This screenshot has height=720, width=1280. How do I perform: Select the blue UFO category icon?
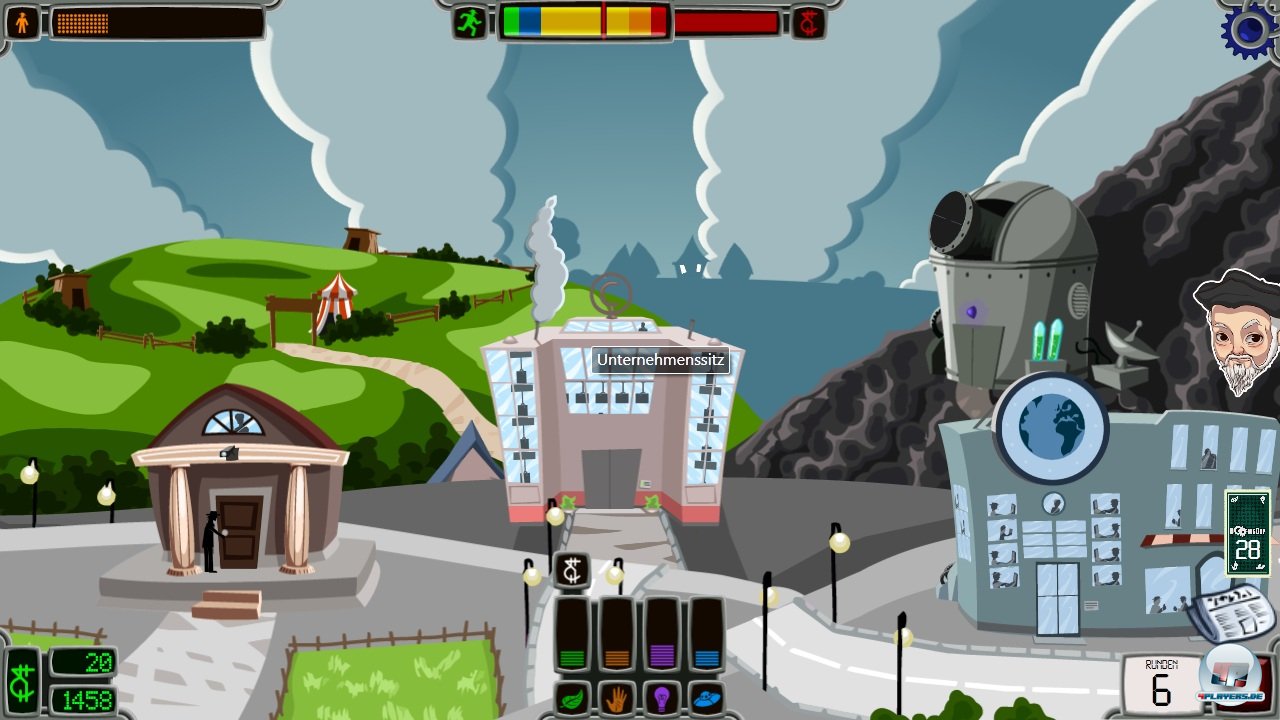(706, 697)
